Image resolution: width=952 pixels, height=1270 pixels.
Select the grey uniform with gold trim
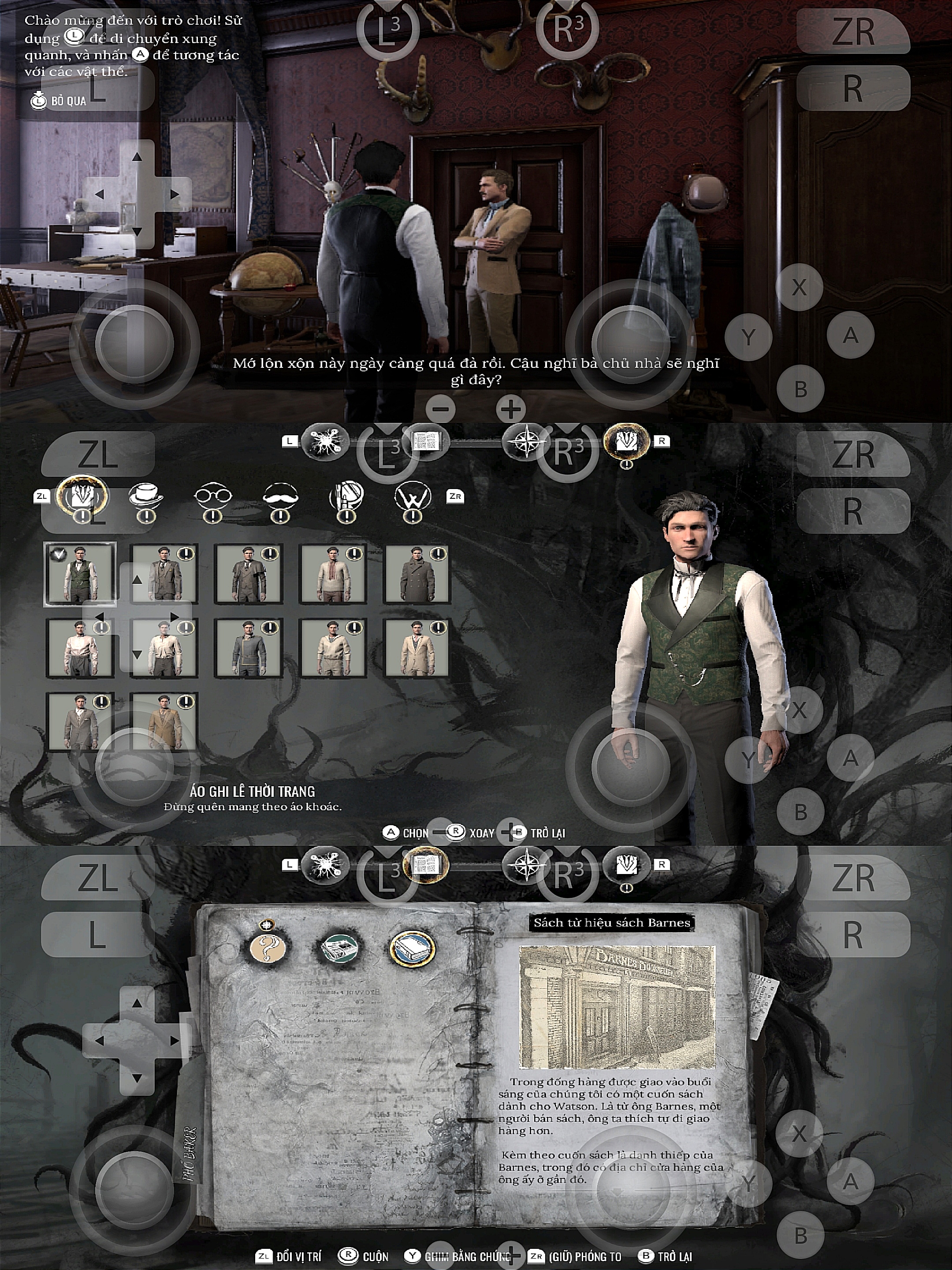249,647
